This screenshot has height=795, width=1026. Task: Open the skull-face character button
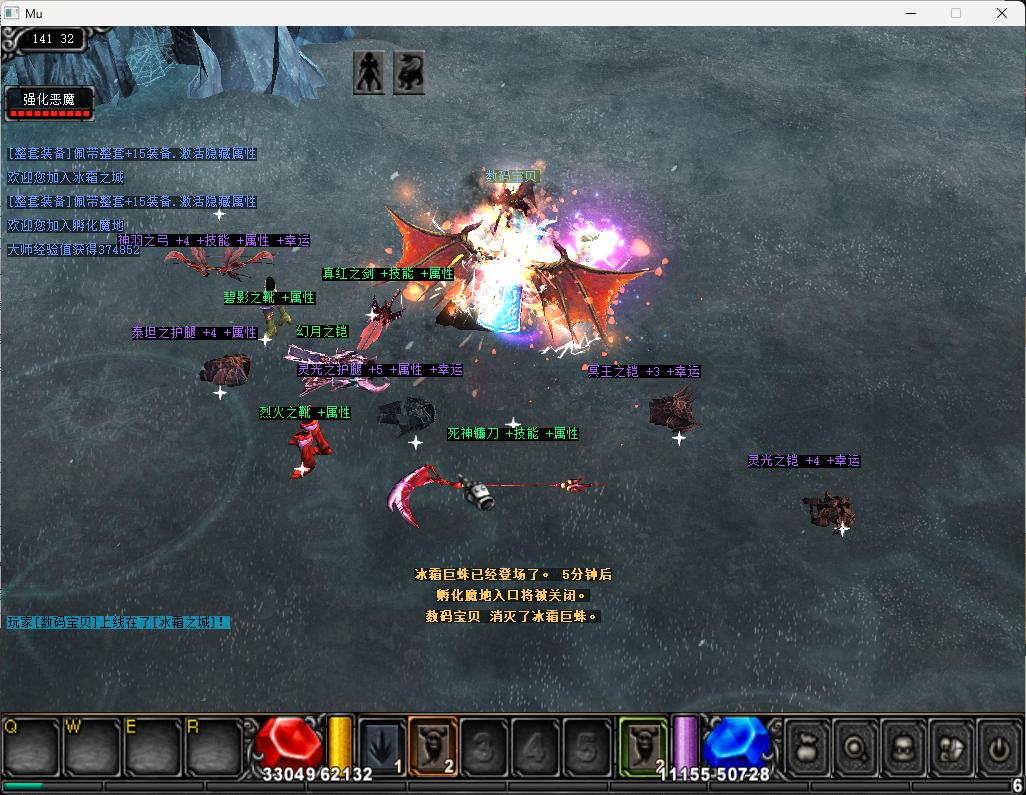click(x=903, y=746)
